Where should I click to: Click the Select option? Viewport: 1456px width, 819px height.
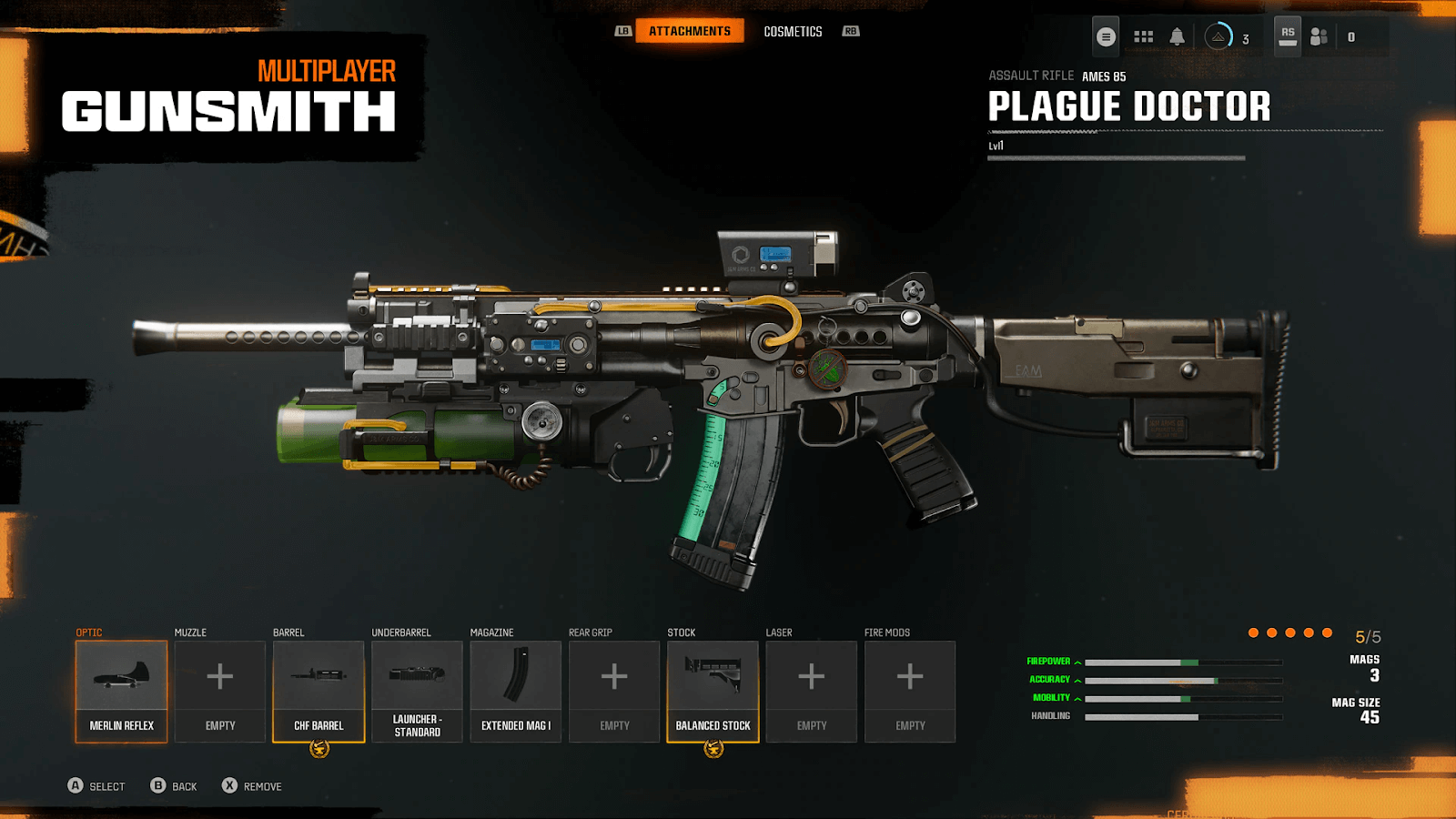point(96,786)
